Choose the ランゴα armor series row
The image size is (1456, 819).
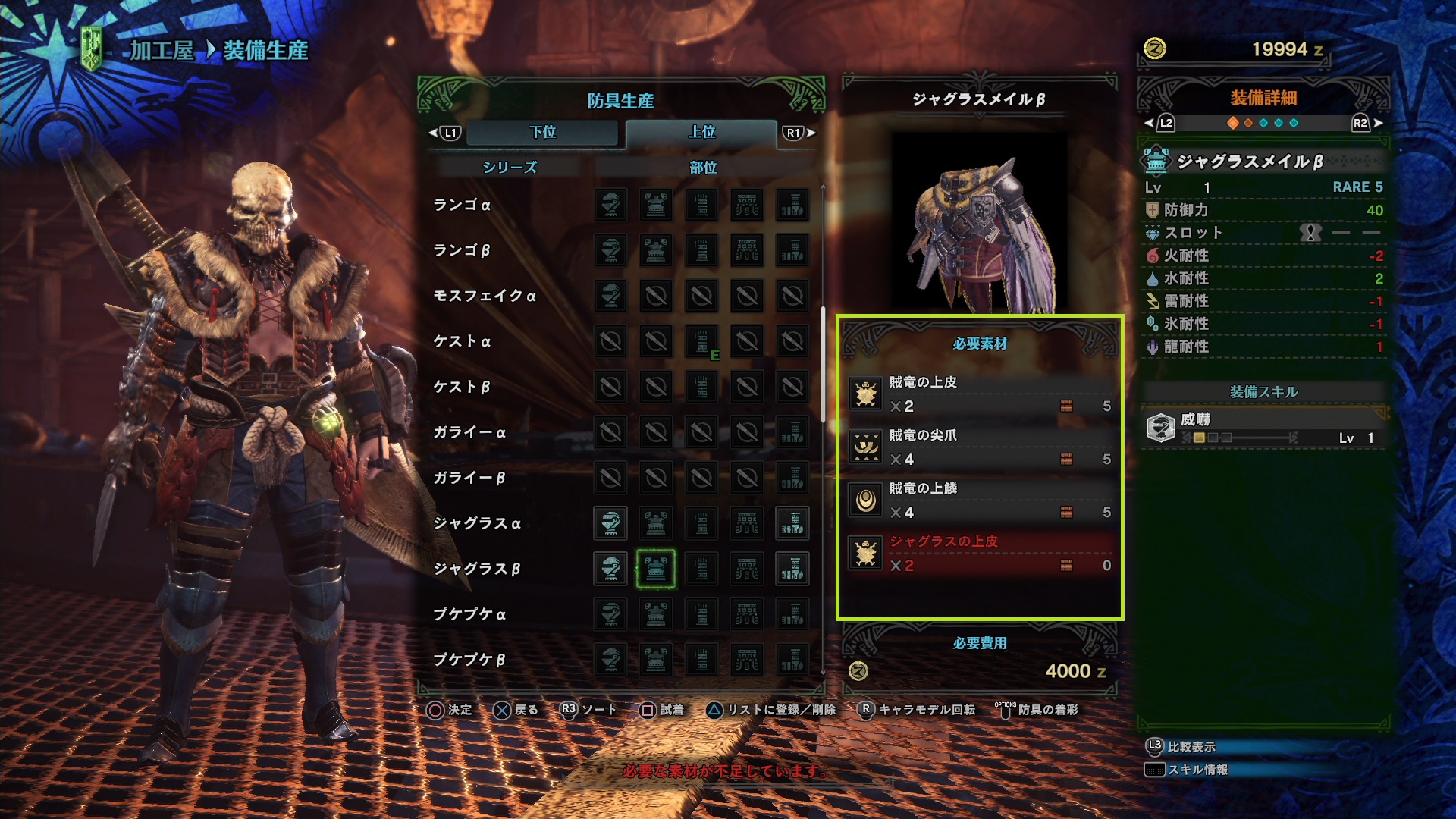coord(462,205)
